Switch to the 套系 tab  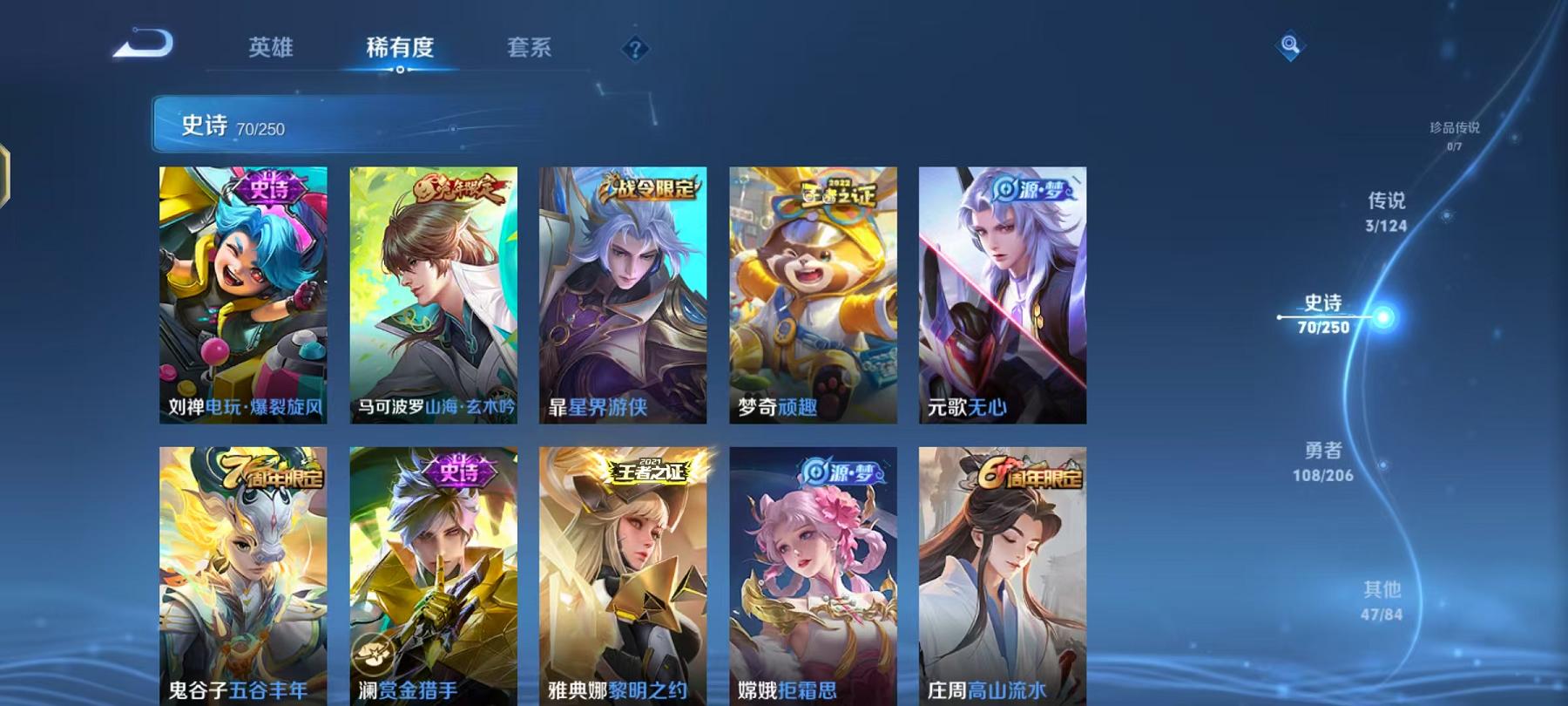coord(531,50)
